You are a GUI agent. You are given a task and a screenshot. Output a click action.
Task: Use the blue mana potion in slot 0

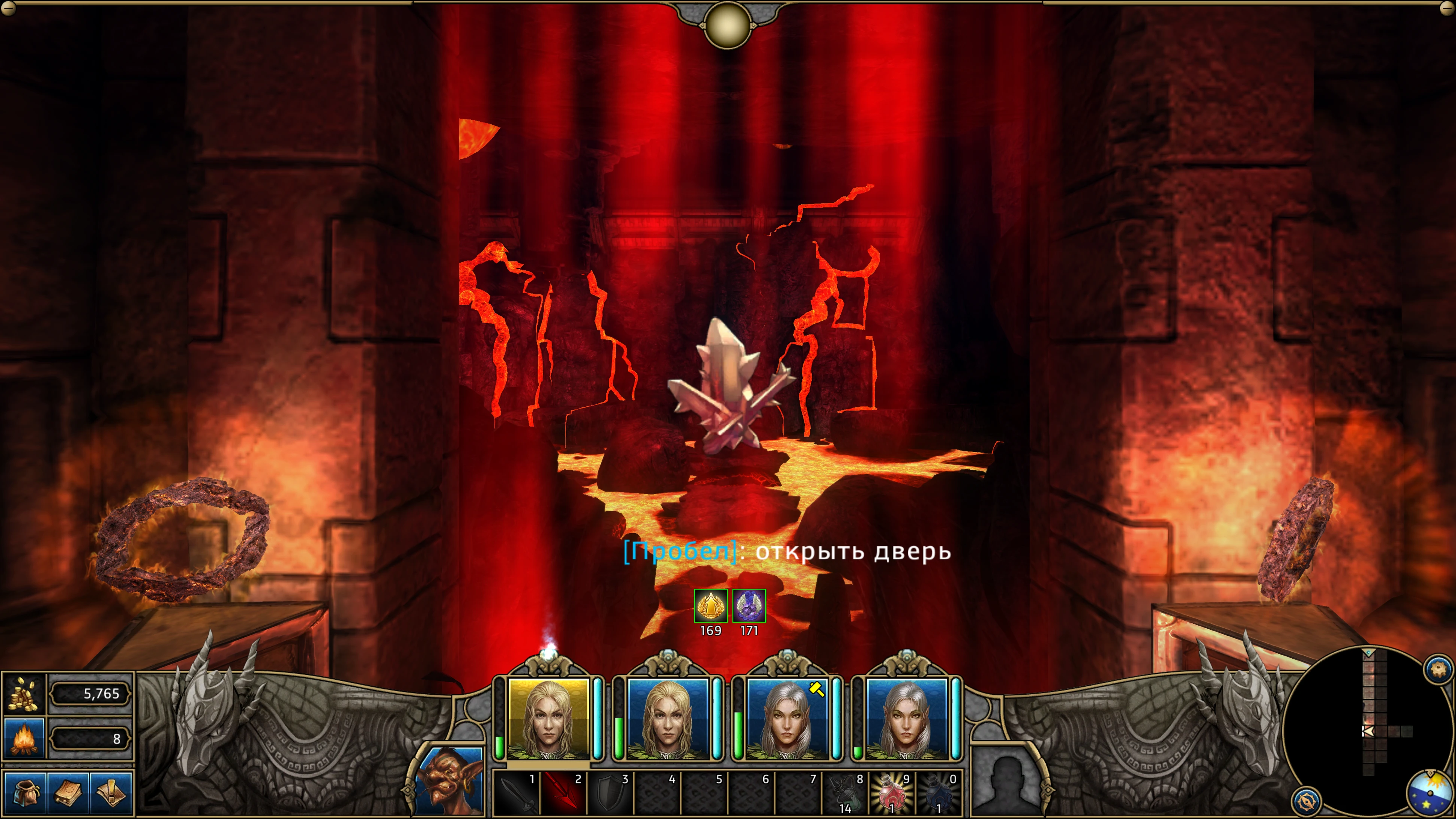pyautogui.click(x=938, y=793)
